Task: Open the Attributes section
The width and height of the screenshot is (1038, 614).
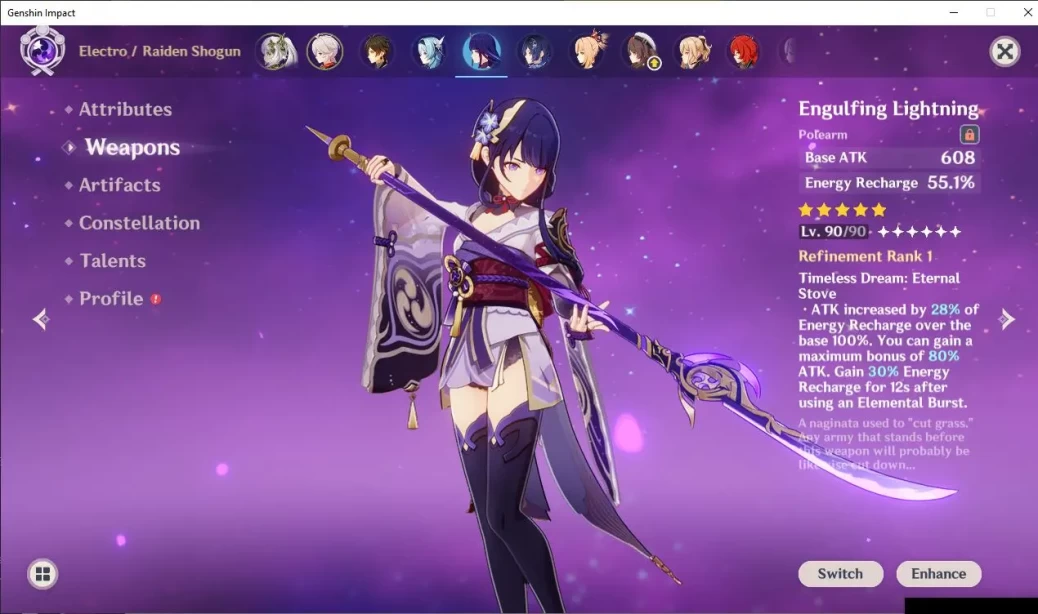Action: point(125,110)
